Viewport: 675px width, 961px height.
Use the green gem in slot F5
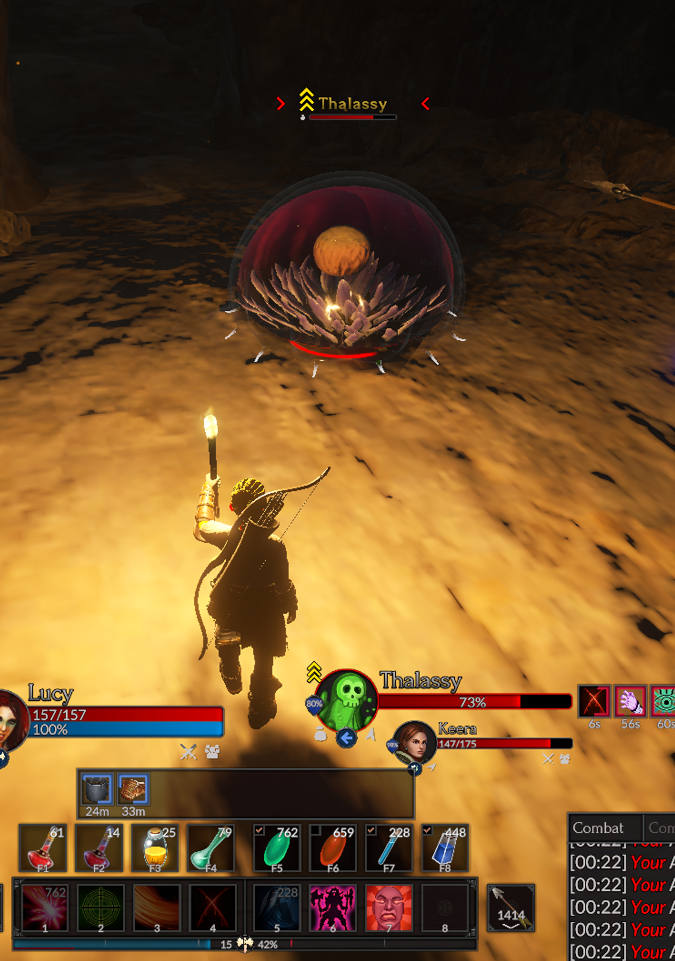277,848
